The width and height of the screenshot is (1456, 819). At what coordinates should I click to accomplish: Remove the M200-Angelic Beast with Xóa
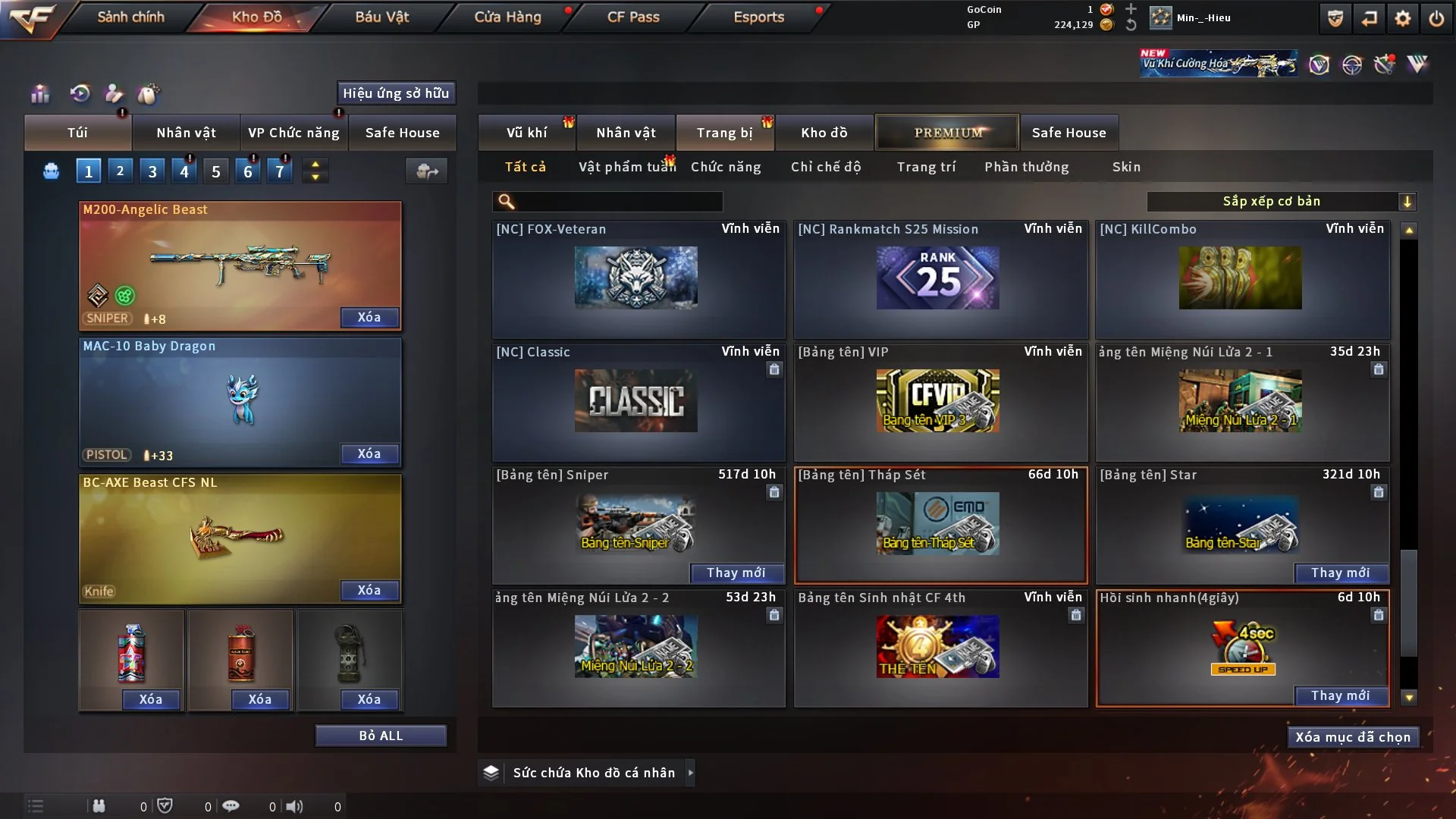(369, 317)
